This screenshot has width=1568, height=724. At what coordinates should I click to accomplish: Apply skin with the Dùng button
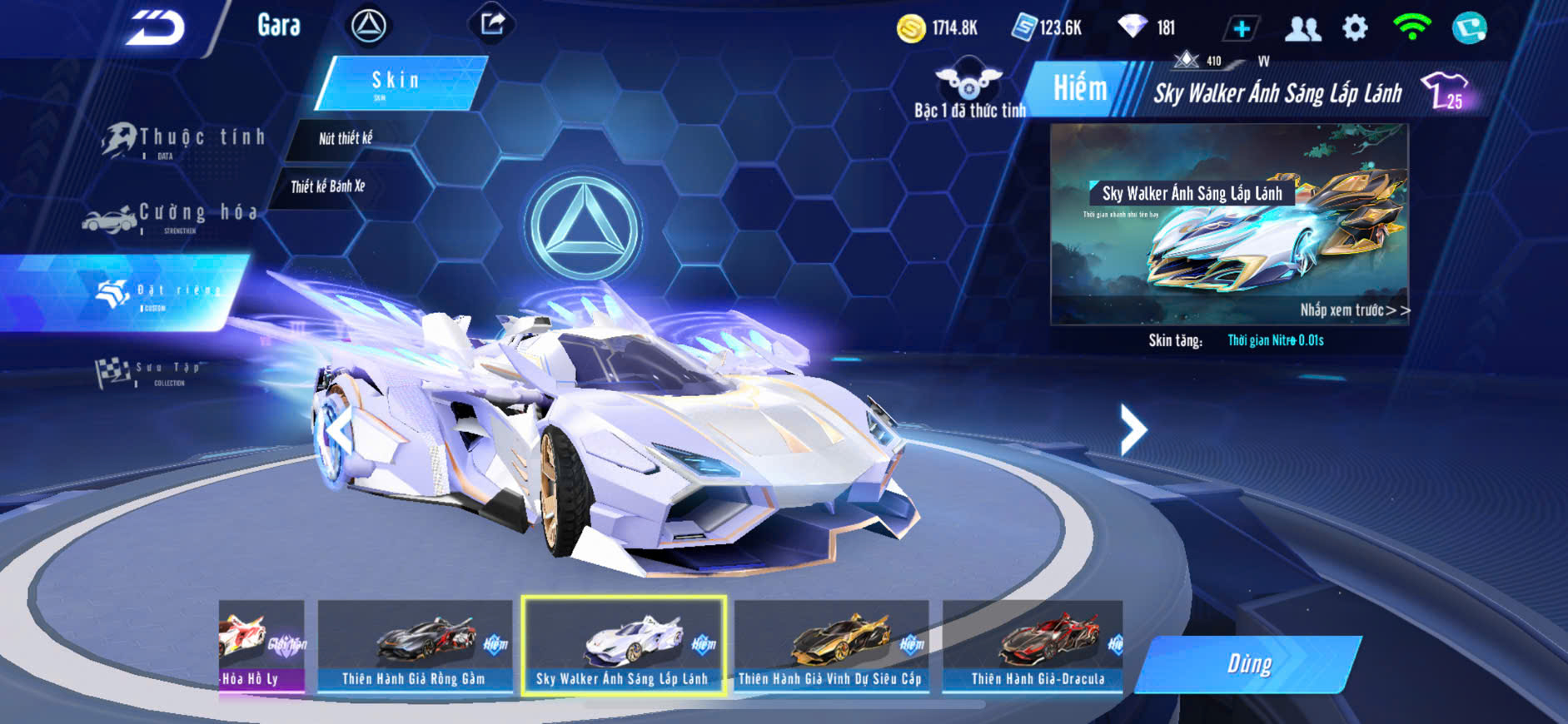pos(1248,664)
